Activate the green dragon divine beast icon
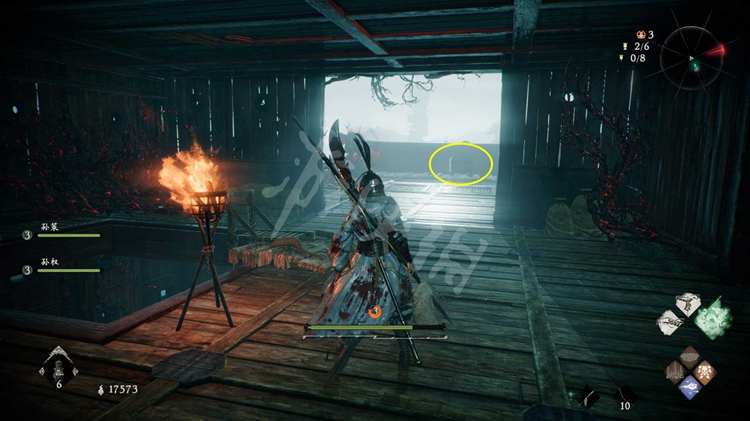 (713, 316)
